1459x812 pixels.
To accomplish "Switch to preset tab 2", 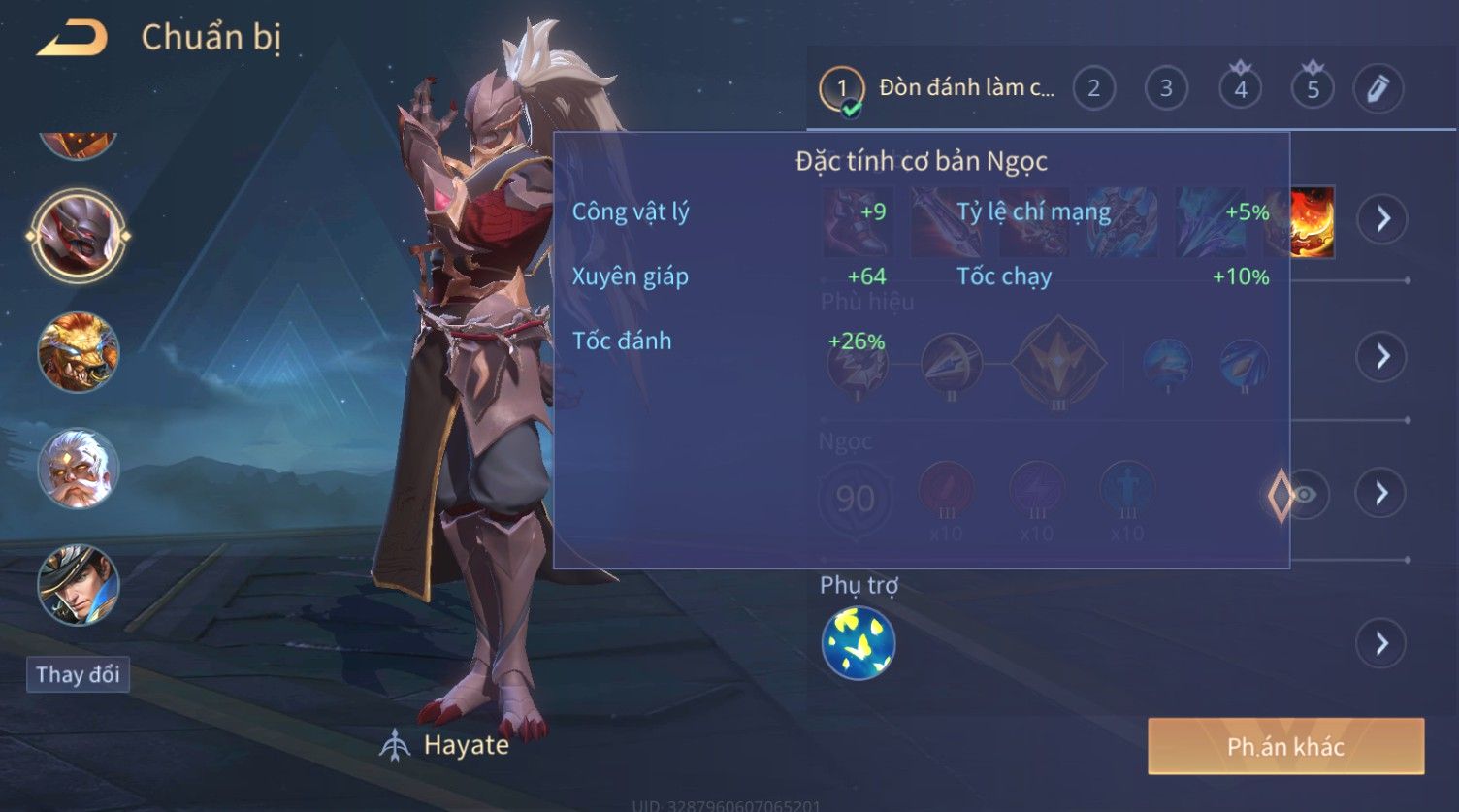I will pos(1093,89).
